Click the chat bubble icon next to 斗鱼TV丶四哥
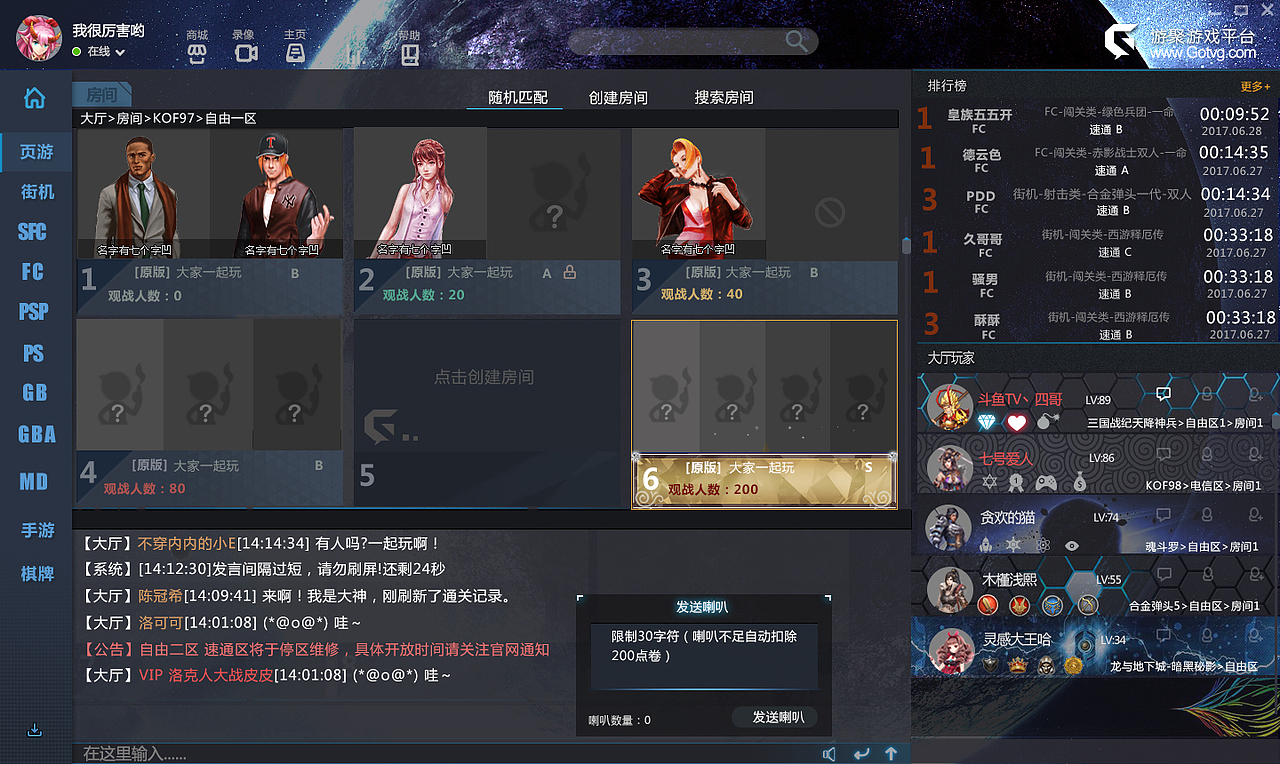Viewport: 1280px width, 764px height. [x=1163, y=393]
